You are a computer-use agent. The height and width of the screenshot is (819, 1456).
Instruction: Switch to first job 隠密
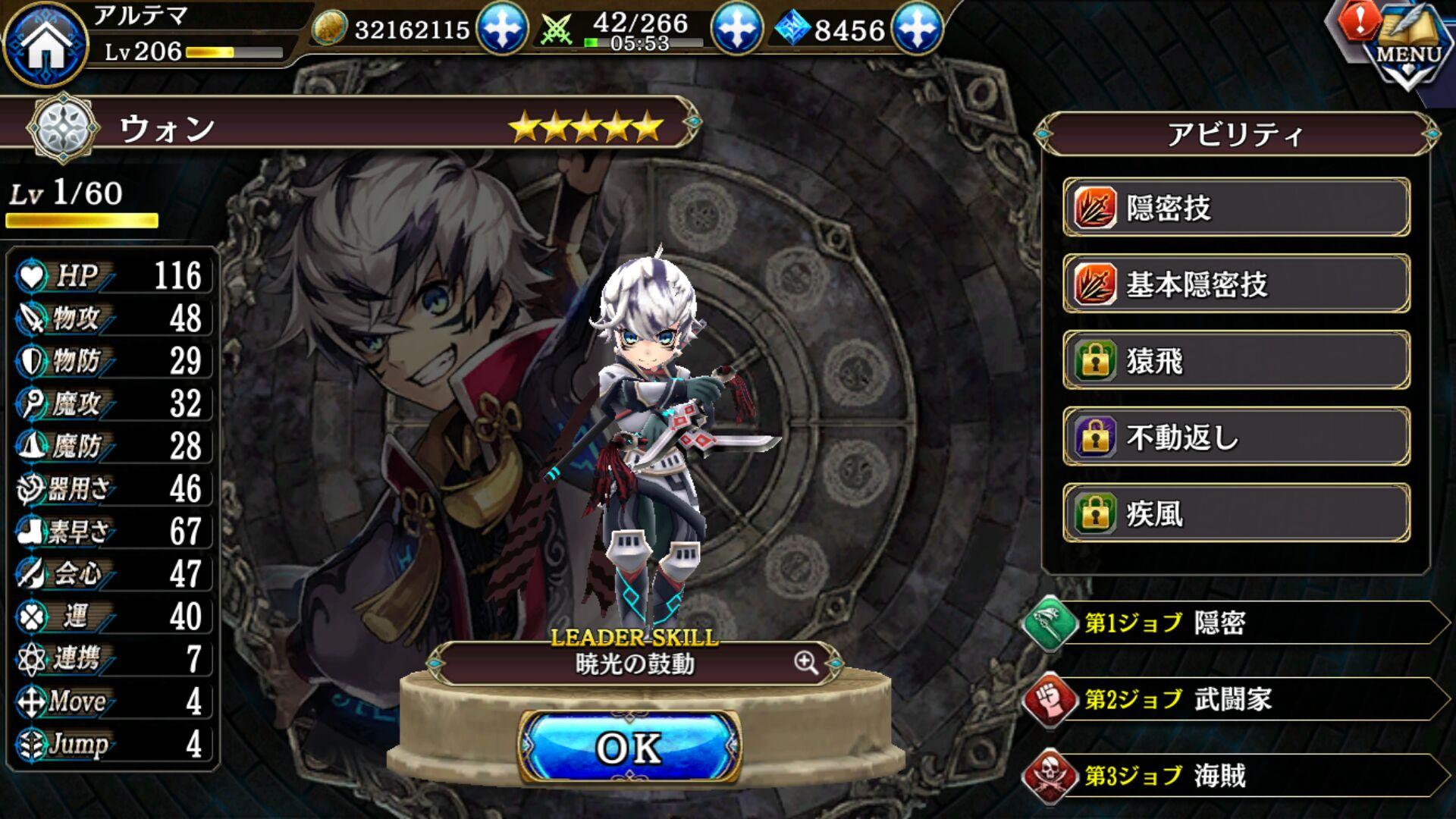[1236, 623]
